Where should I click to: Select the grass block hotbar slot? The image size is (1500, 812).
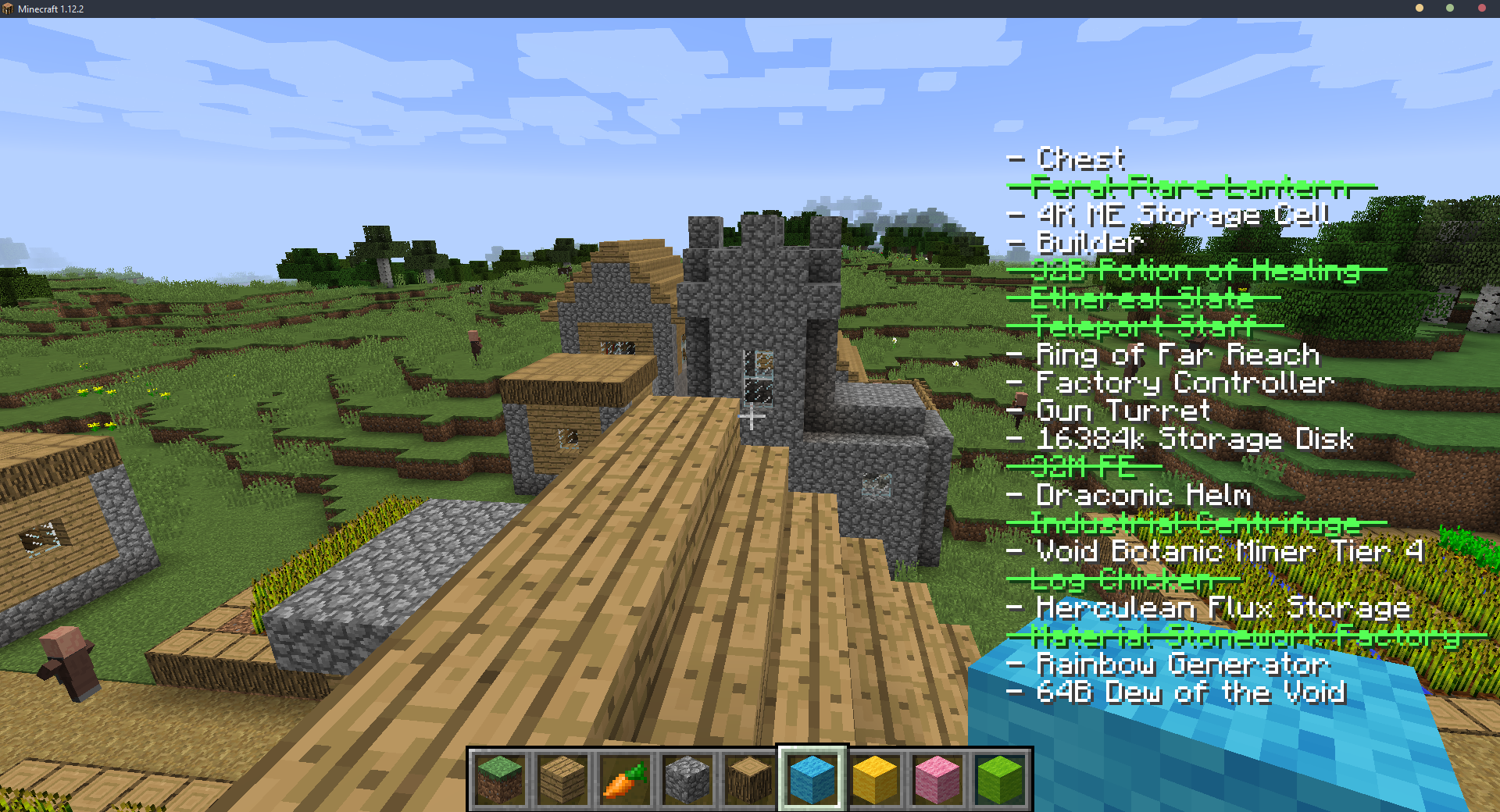point(500,778)
